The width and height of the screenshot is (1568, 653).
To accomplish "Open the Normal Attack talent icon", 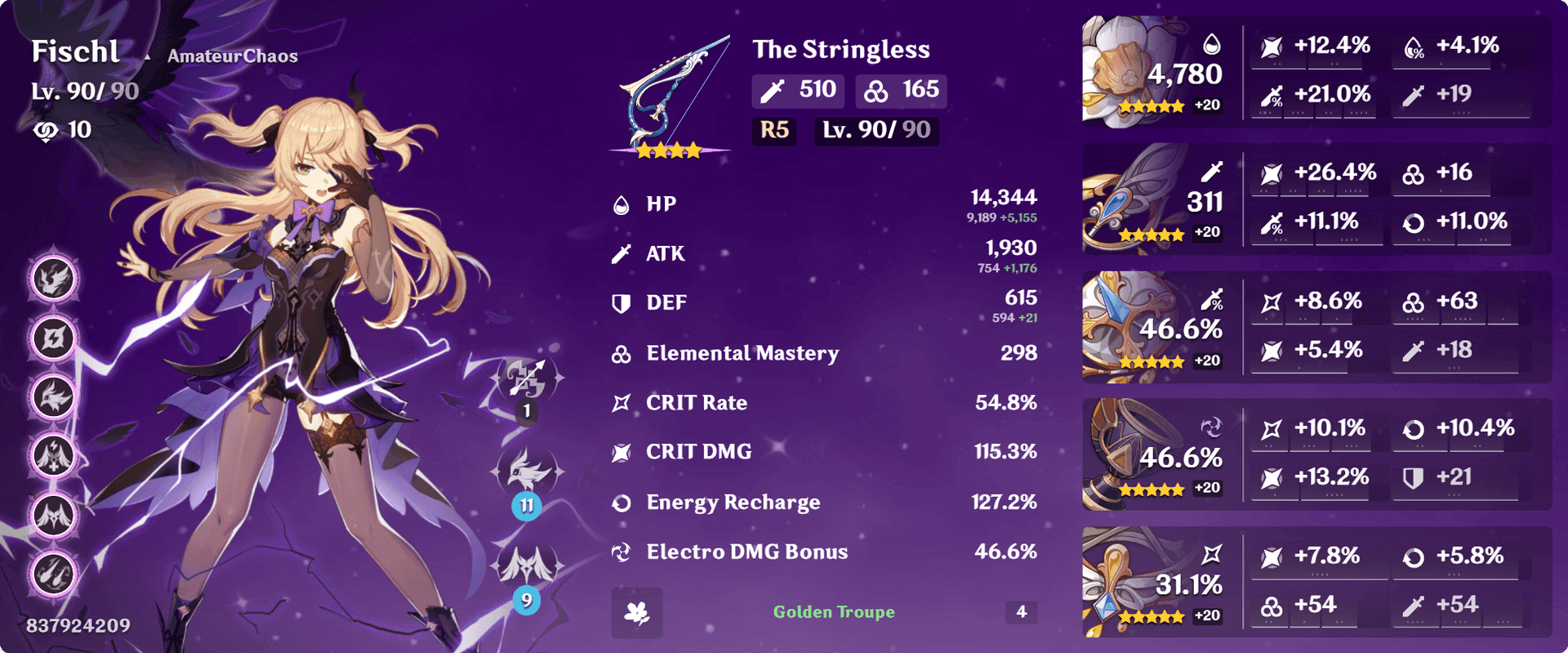I will (x=527, y=380).
